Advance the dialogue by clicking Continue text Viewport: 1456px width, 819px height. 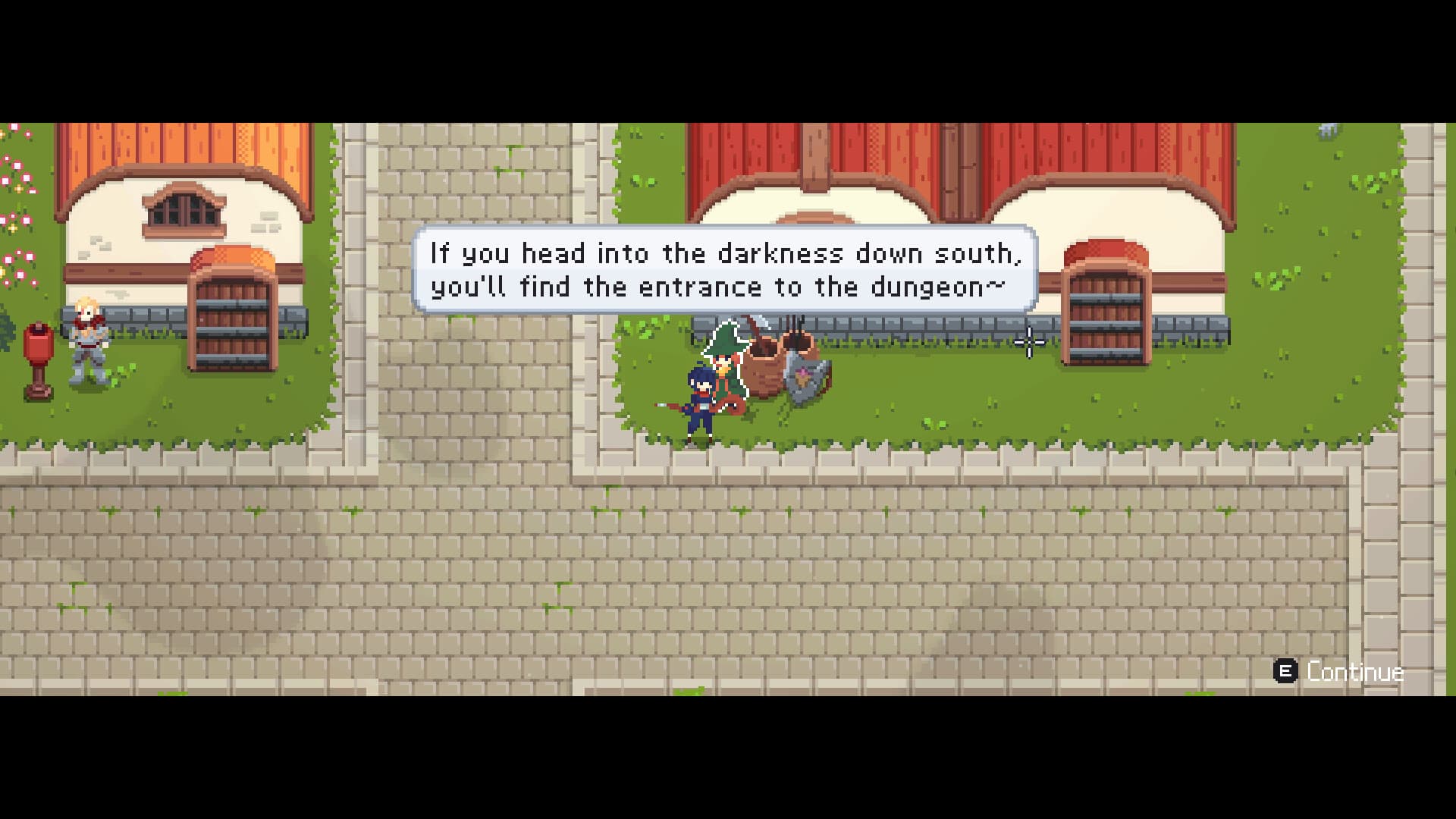coord(1356,670)
